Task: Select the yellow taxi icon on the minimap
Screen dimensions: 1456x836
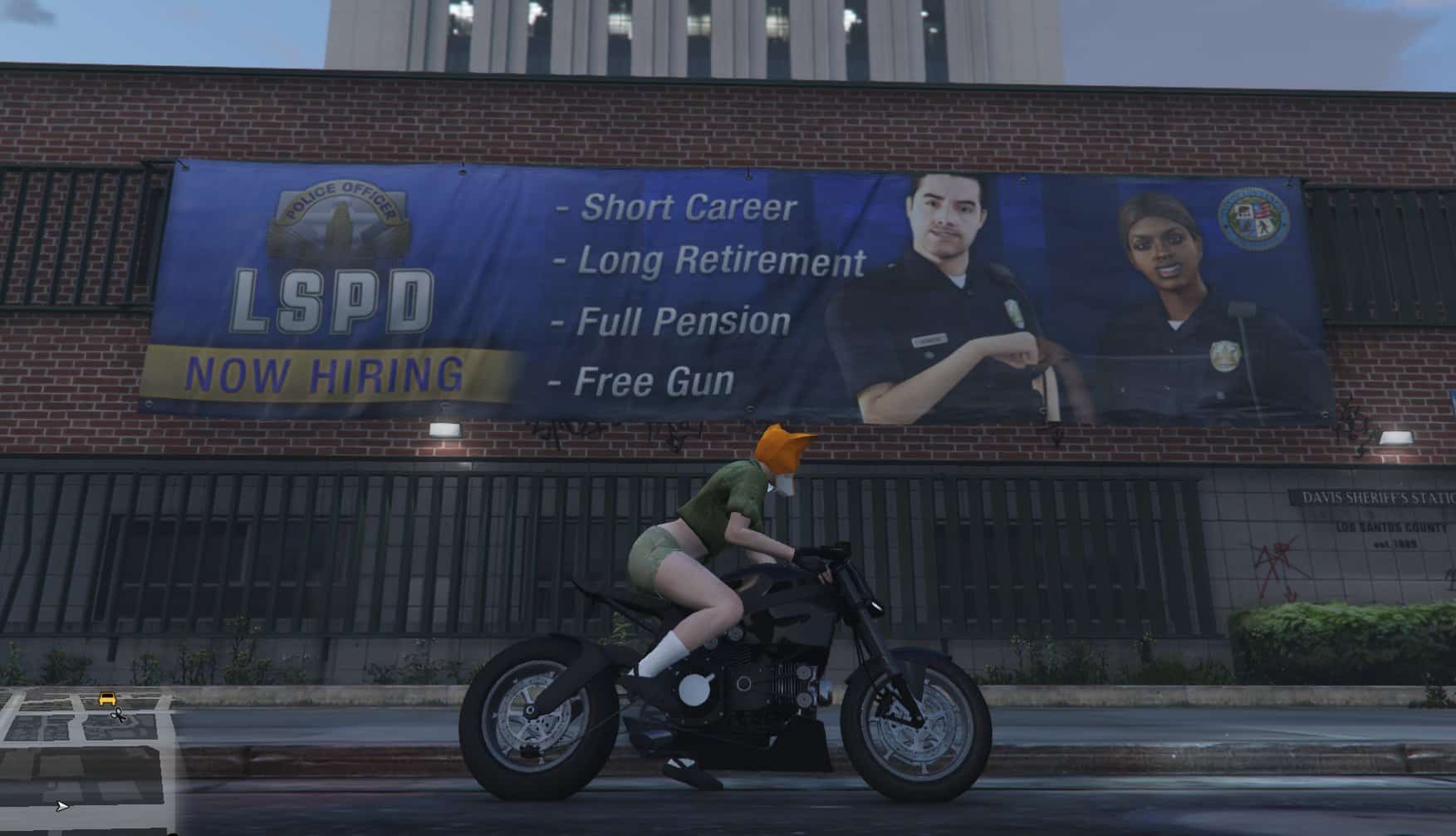Action: tap(107, 697)
